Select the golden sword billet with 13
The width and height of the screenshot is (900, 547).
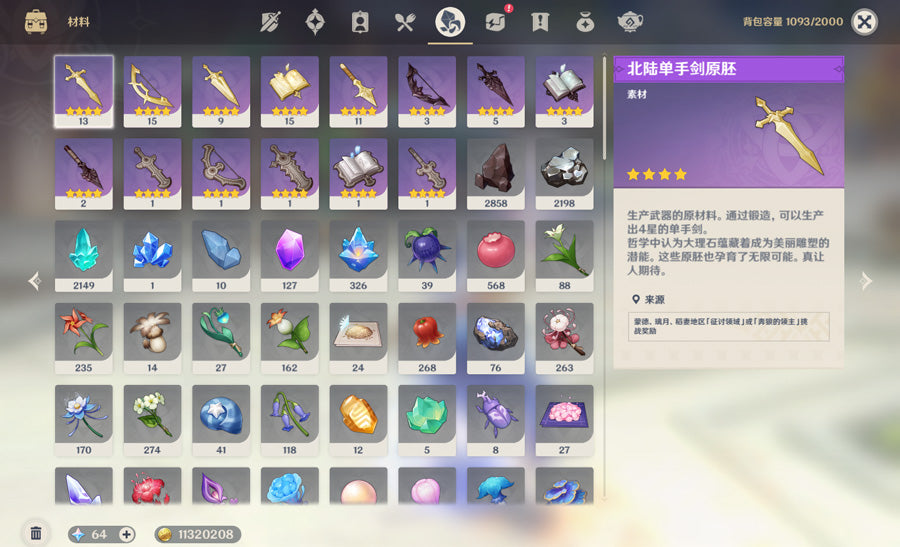(83, 90)
